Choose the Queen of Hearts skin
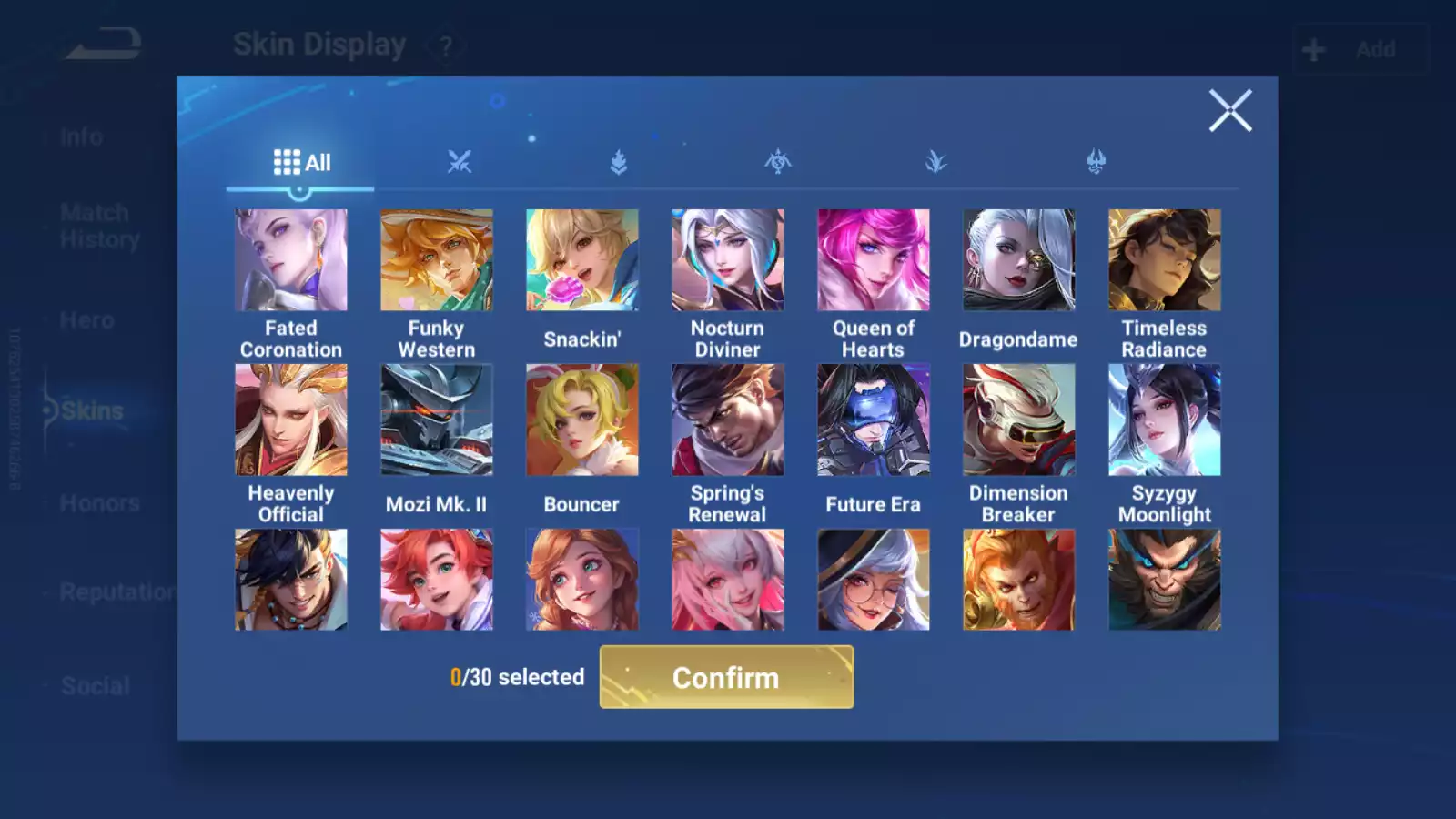1456x819 pixels. click(x=873, y=260)
